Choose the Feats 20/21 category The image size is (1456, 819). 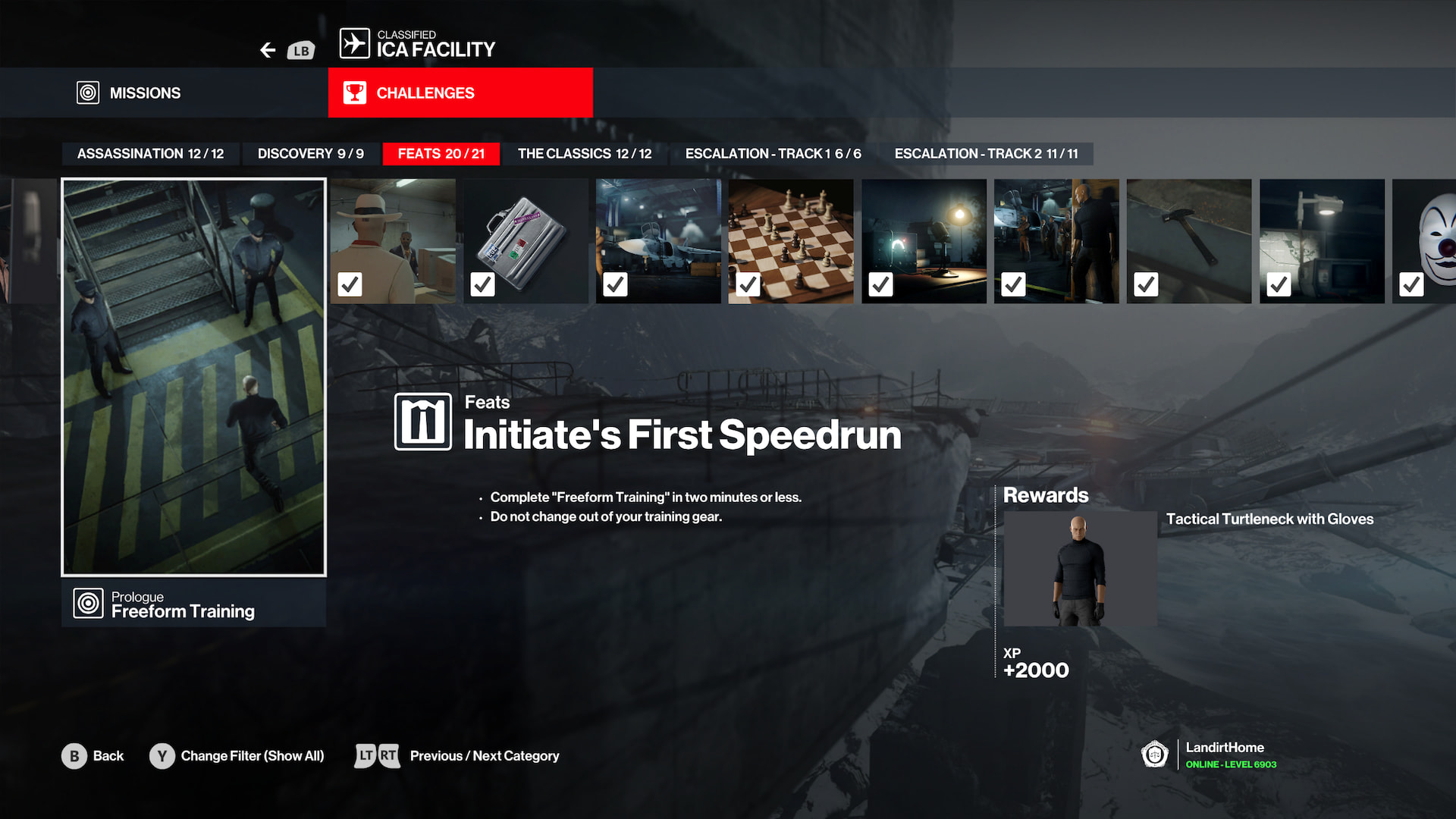tap(441, 154)
